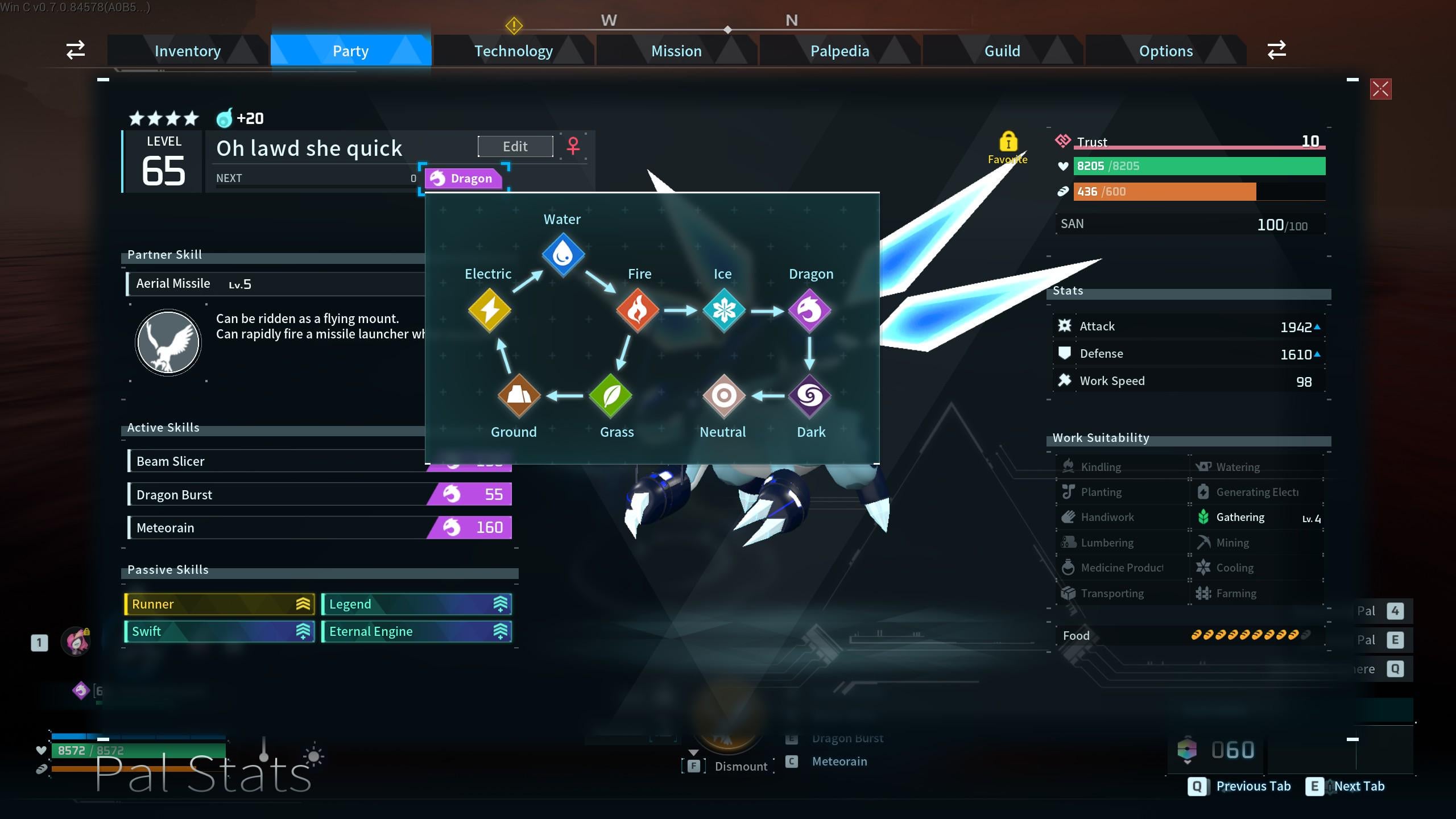Click the Party tab
This screenshot has width=1456, height=819.
coord(350,51)
